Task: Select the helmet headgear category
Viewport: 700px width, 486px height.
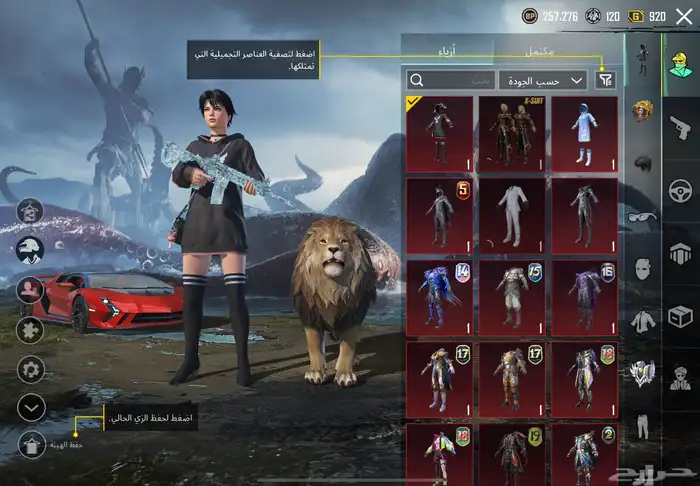Action: 643,164
